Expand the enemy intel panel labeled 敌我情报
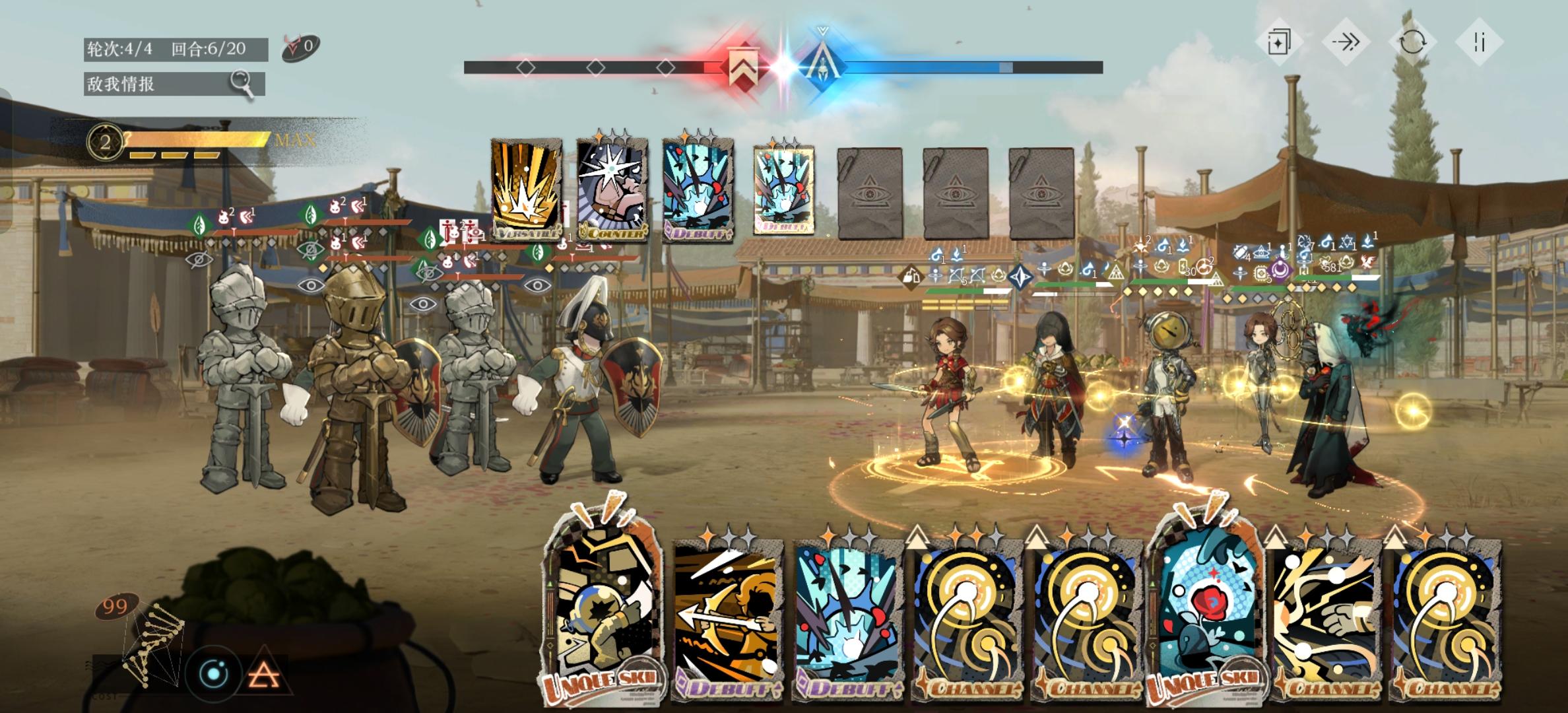 pos(158,85)
